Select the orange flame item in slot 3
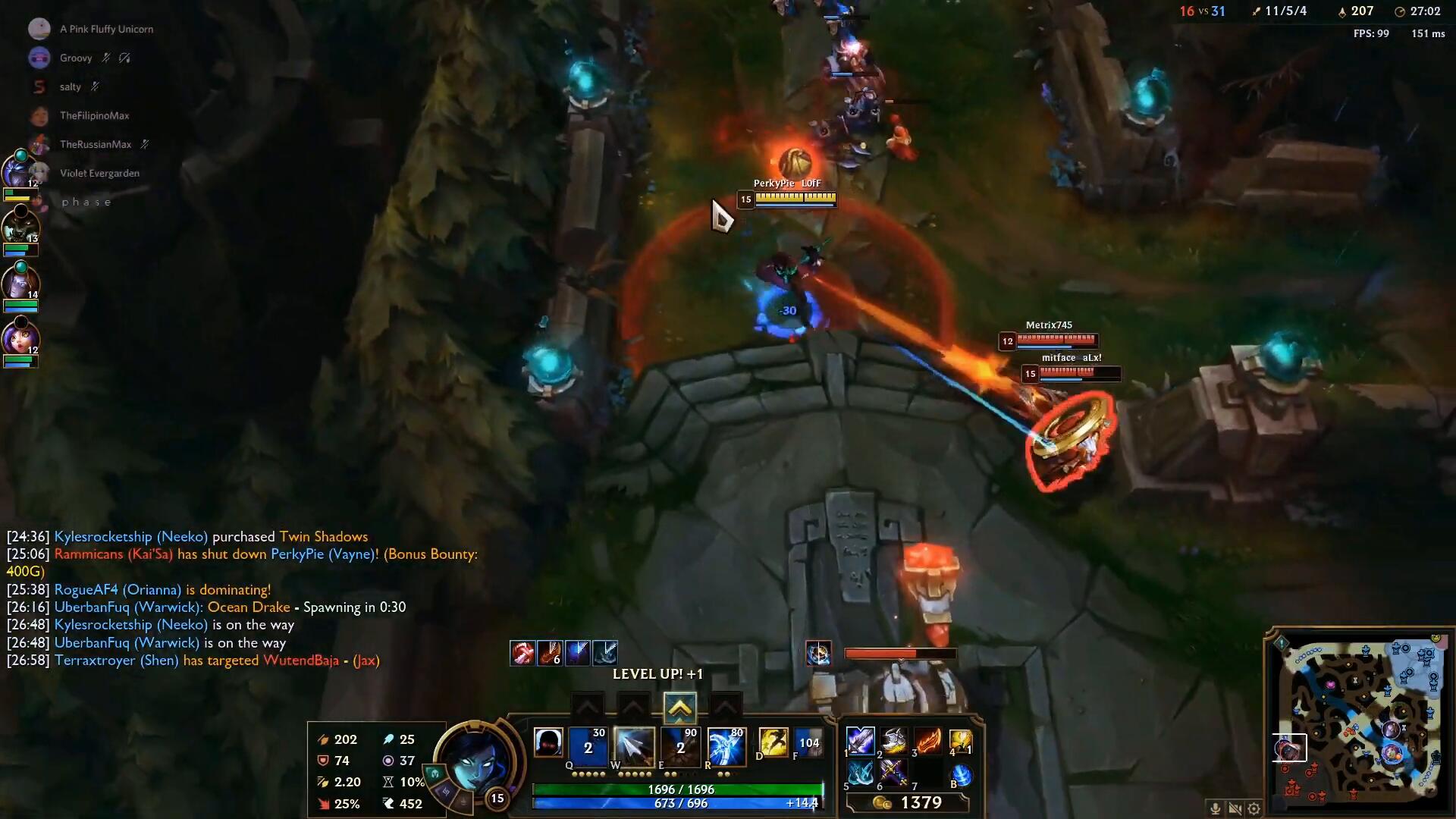This screenshot has width=1456, height=819. (x=928, y=741)
